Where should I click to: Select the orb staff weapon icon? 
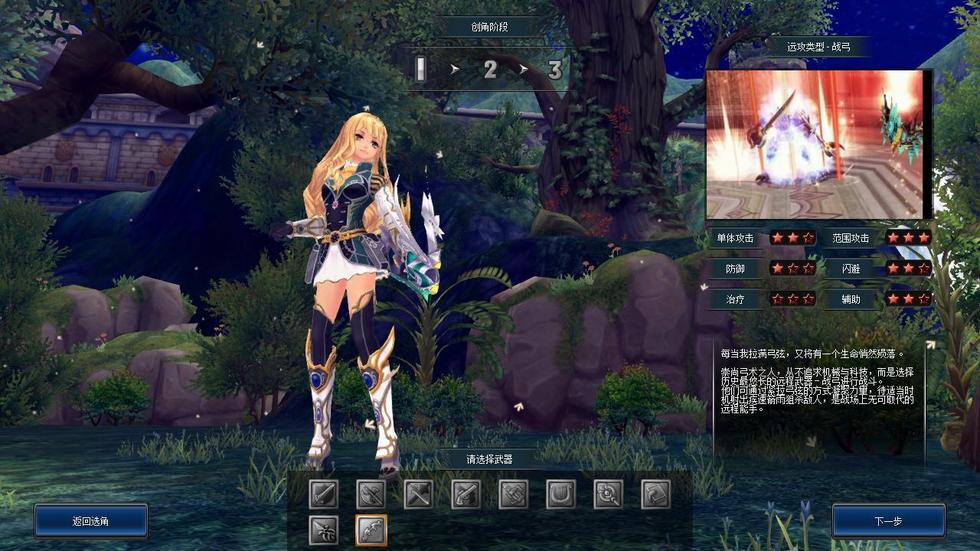[608, 494]
